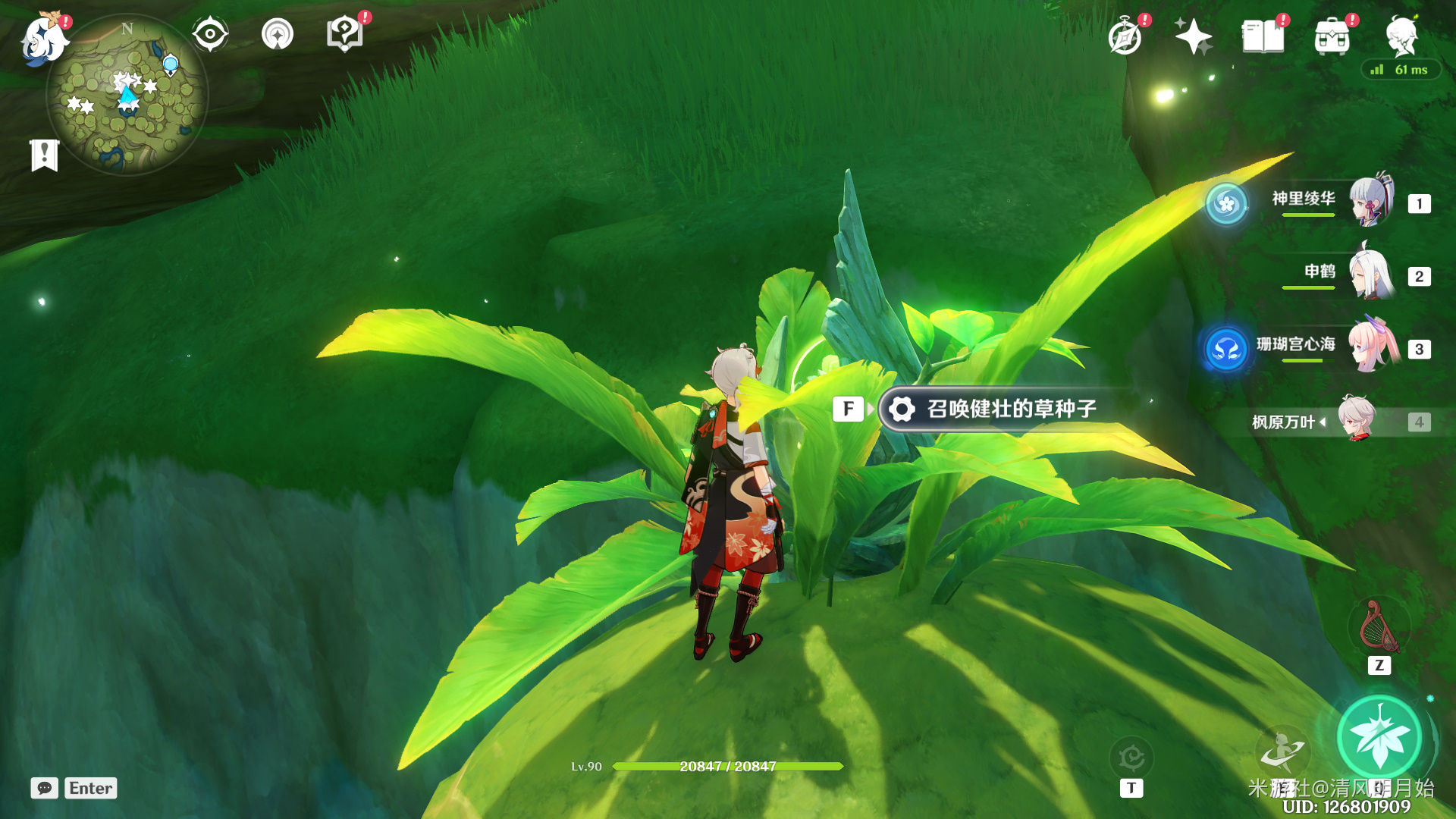Open the Adventurer Handbook book icon
The height and width of the screenshot is (819, 1456).
[x=1263, y=36]
